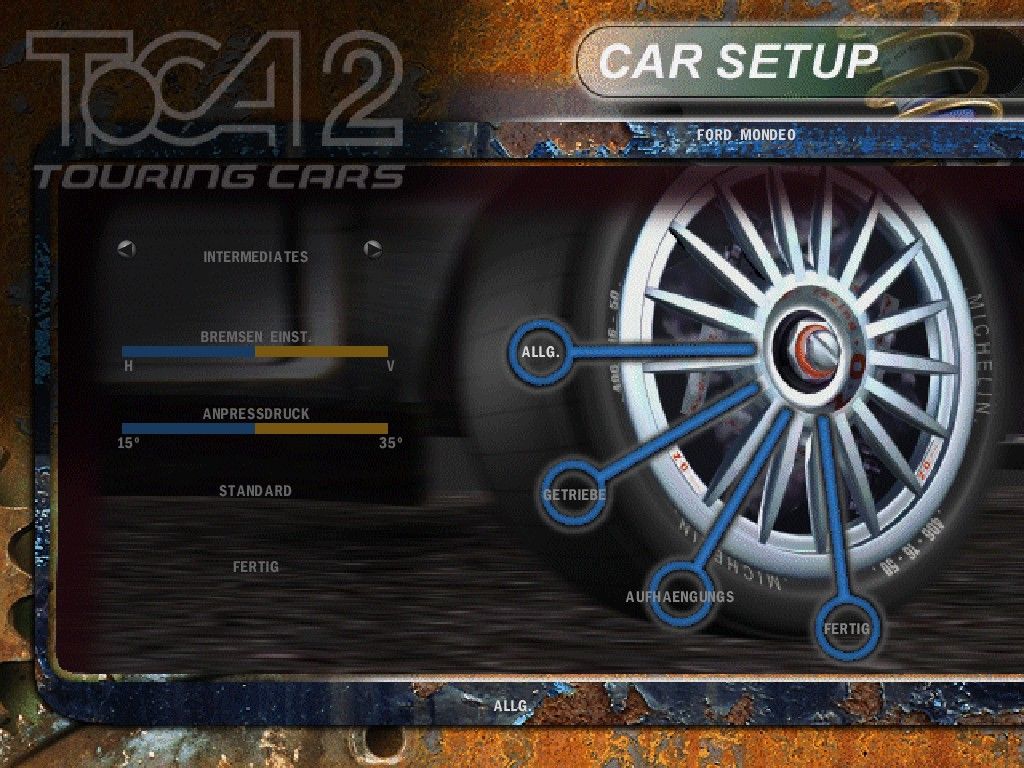The width and height of the screenshot is (1024, 768).
Task: Select Fertig in the left options list
Action: coord(255,567)
